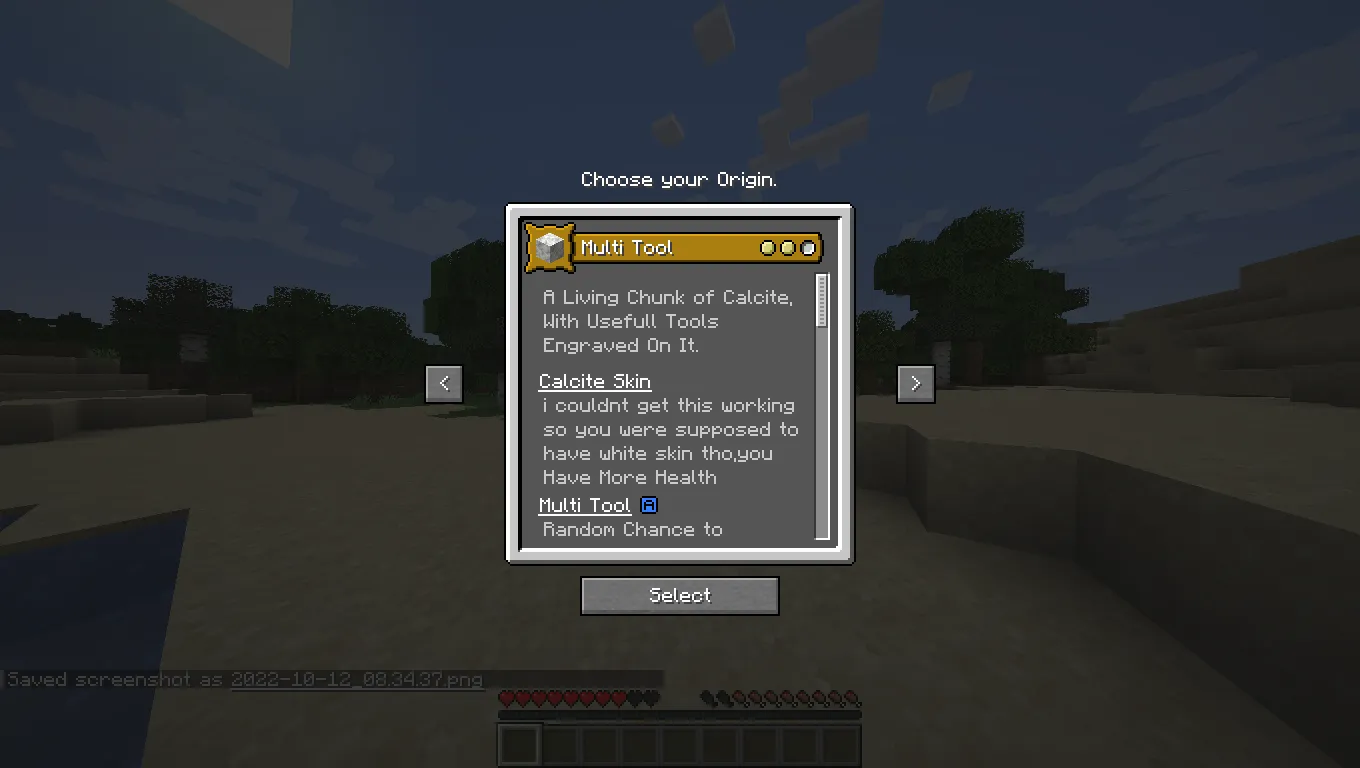Open the 2022-10-12_08.34.37.png screenshot link

pos(356,679)
